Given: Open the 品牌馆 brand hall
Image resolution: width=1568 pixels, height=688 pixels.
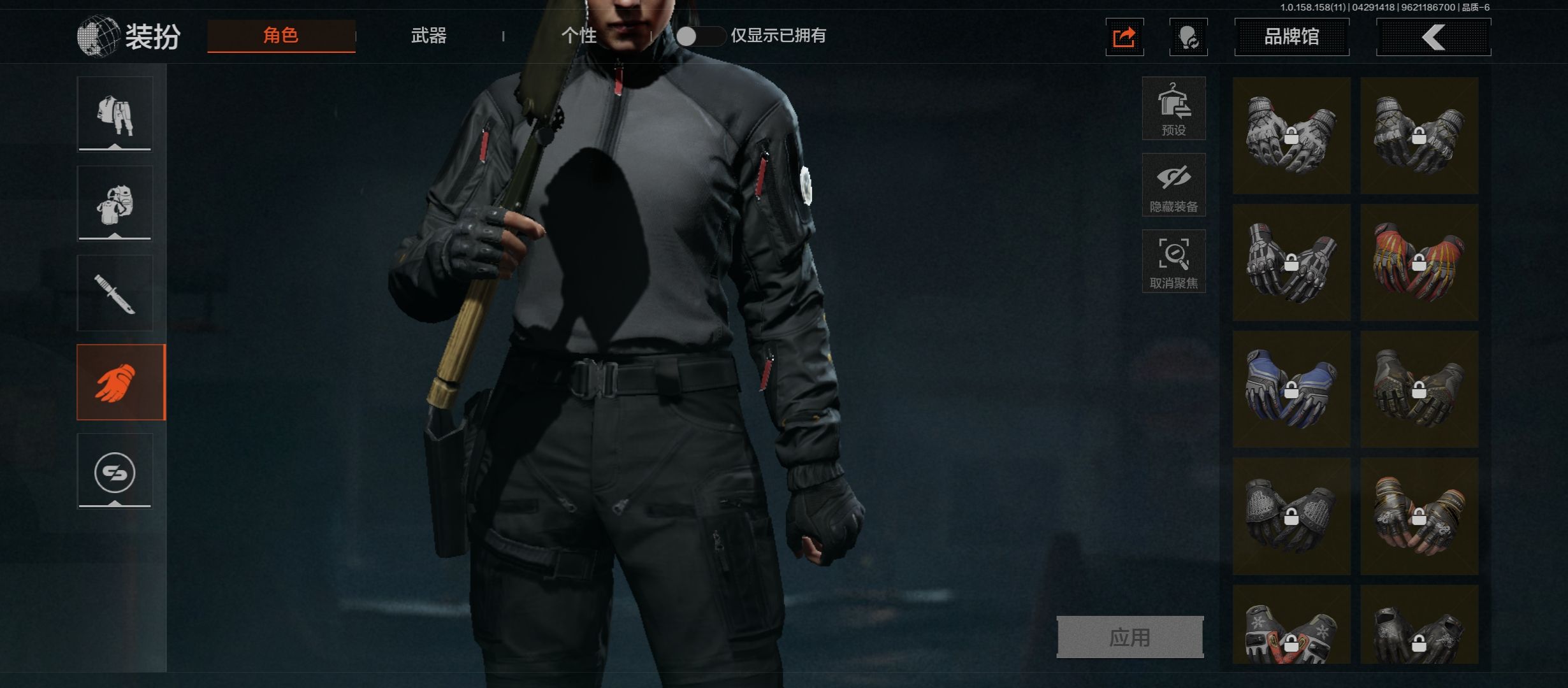Looking at the screenshot, I should (x=1291, y=37).
